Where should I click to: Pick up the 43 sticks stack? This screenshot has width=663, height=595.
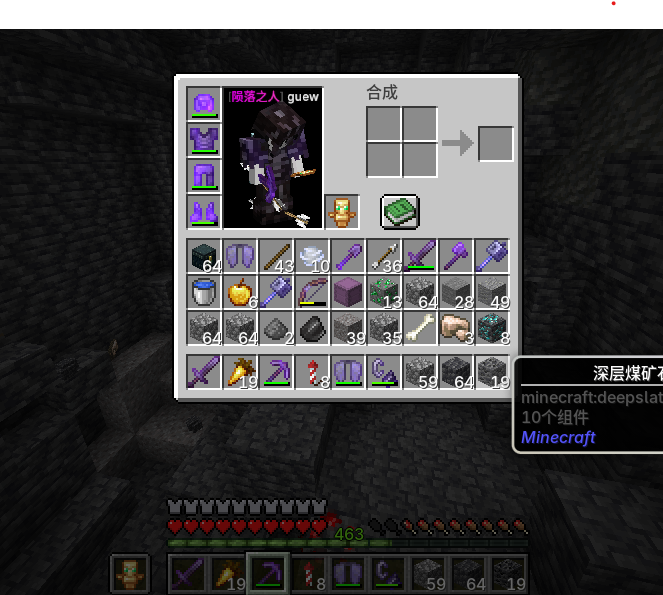pyautogui.click(x=276, y=257)
